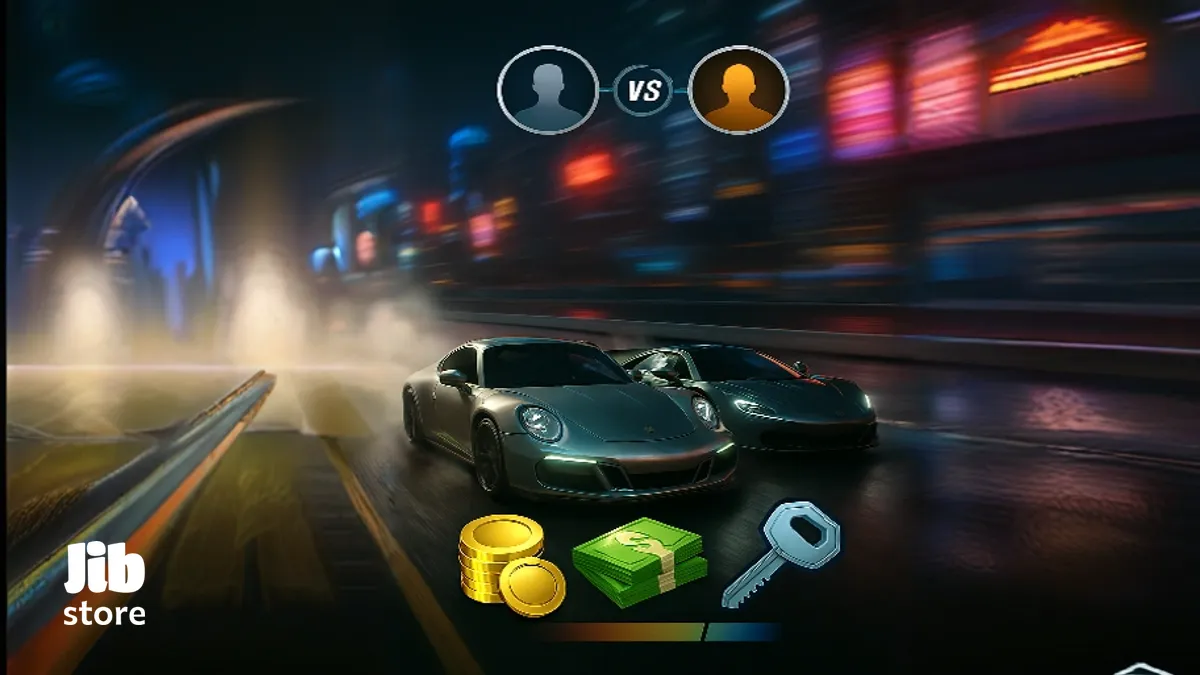
Task: Select the orange opponent avatar
Action: 738,90
